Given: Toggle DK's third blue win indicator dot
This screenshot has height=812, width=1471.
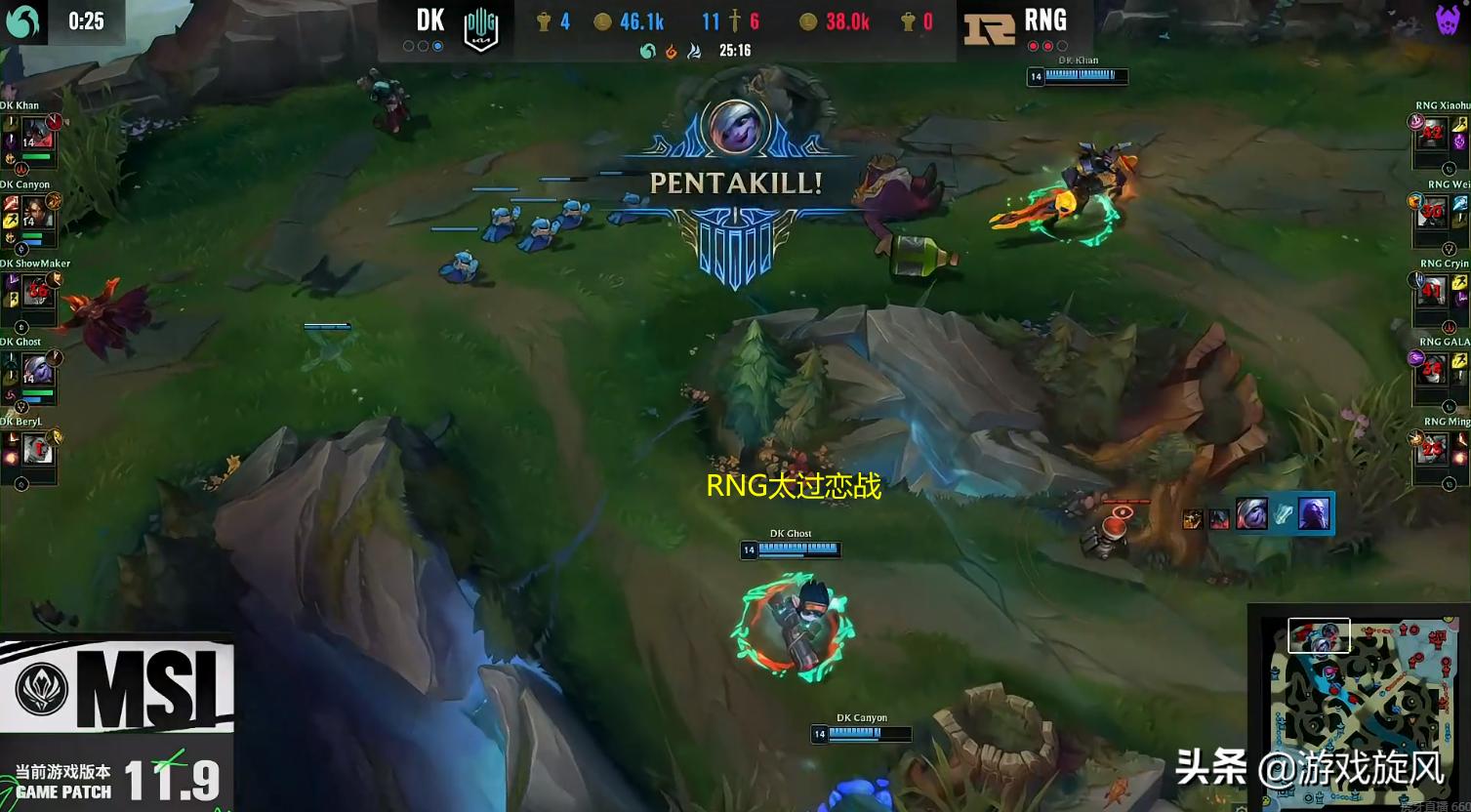Looking at the screenshot, I should pos(437,44).
